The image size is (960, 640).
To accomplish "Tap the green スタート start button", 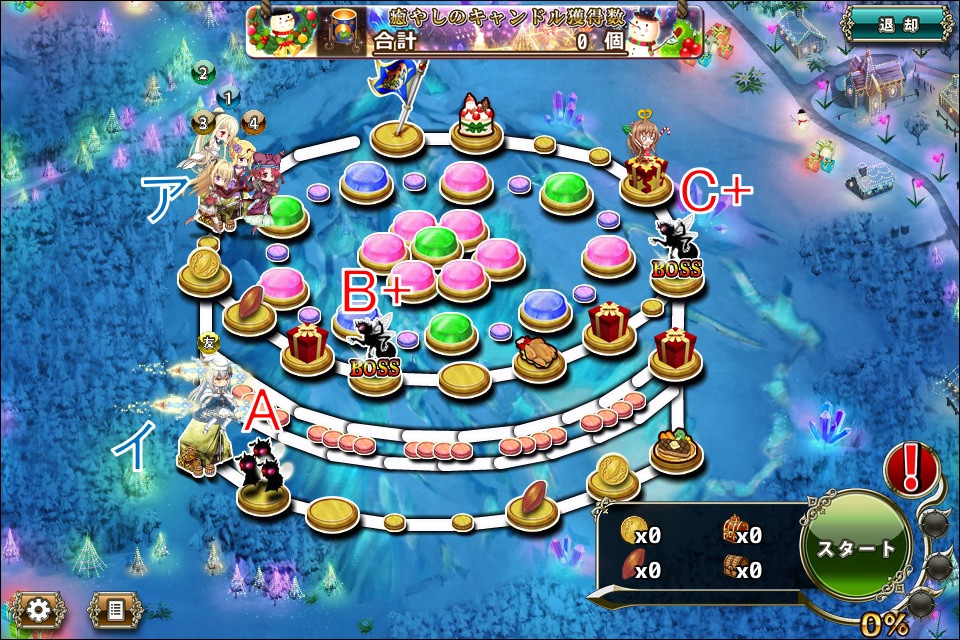I will (856, 549).
